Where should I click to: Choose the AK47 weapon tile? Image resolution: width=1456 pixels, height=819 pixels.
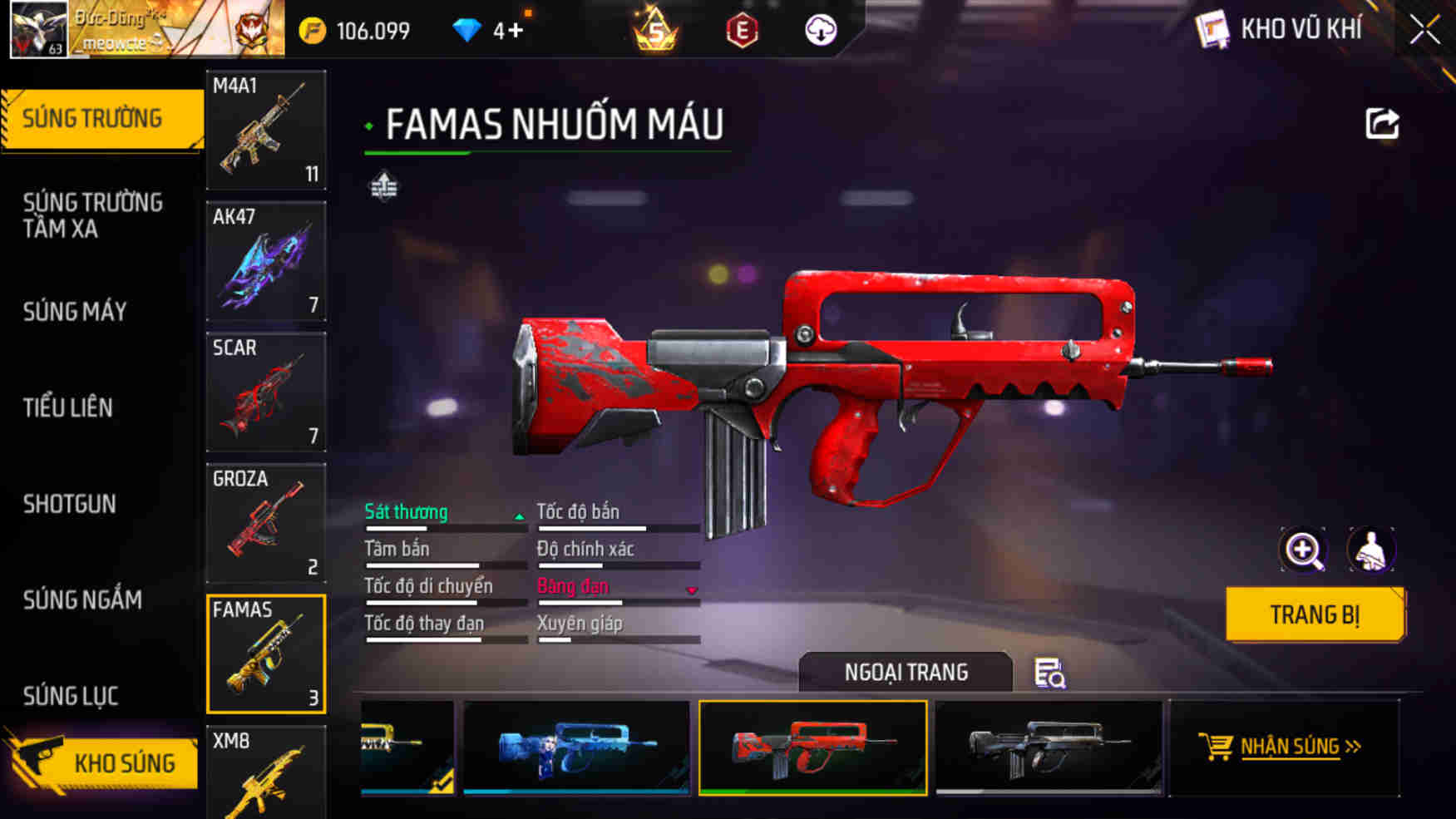click(266, 261)
